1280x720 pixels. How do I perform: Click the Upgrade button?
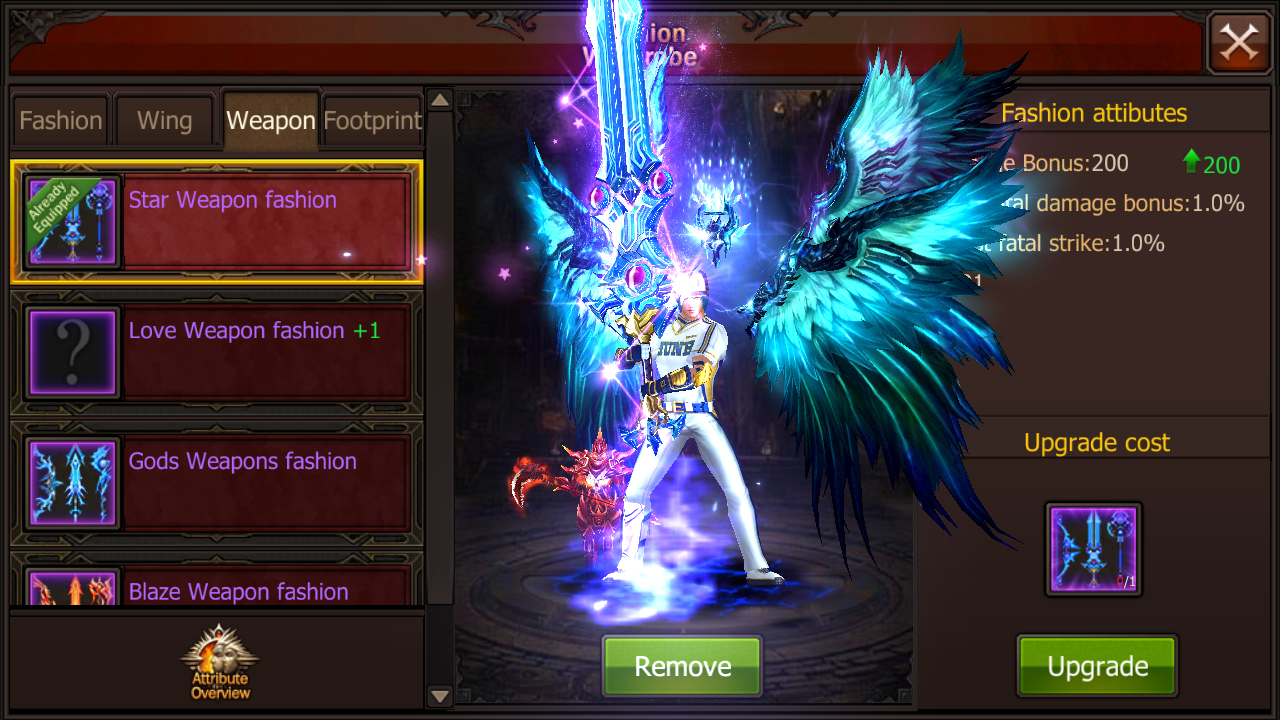(1096, 665)
